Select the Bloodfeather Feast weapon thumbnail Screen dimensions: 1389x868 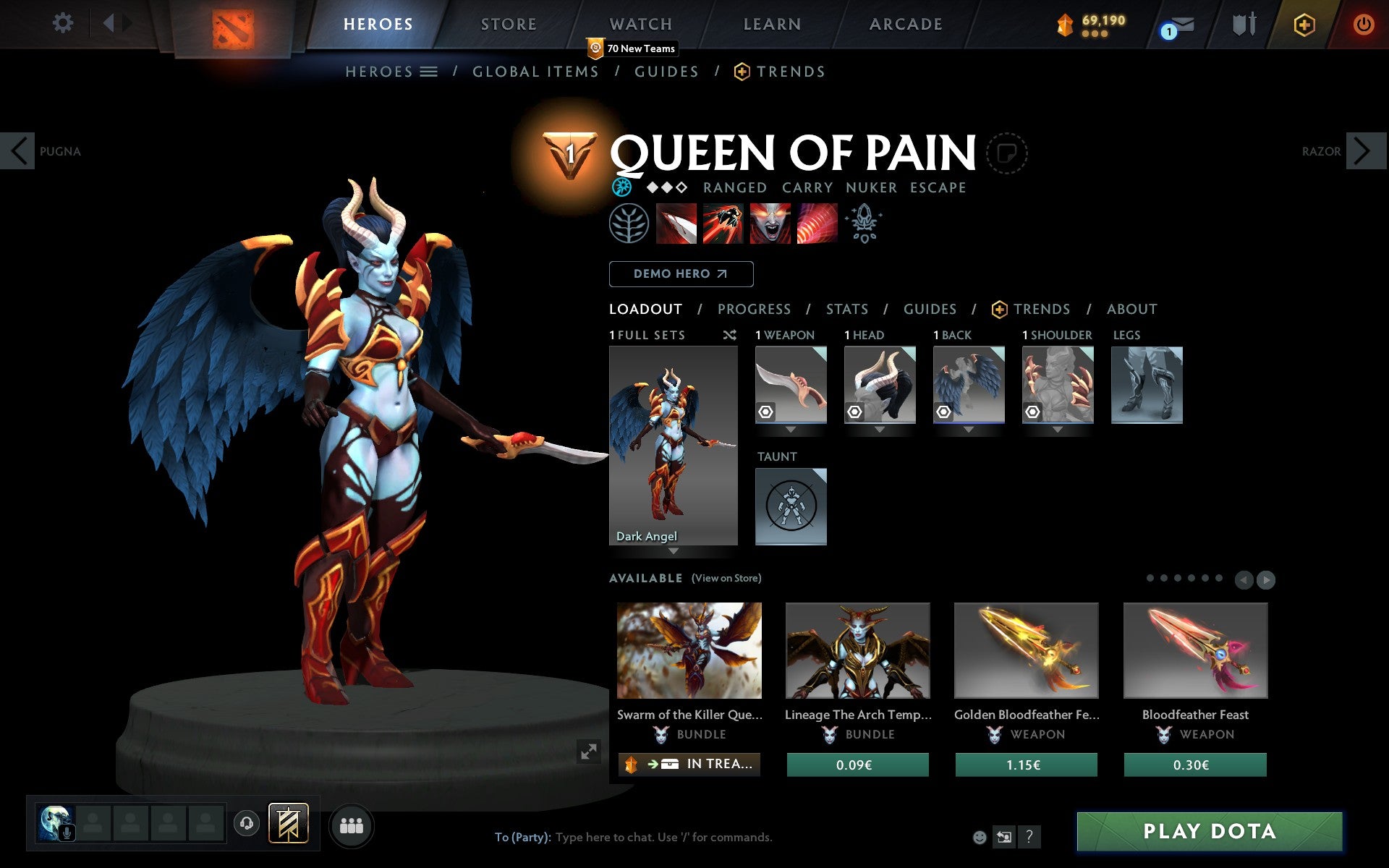1195,650
